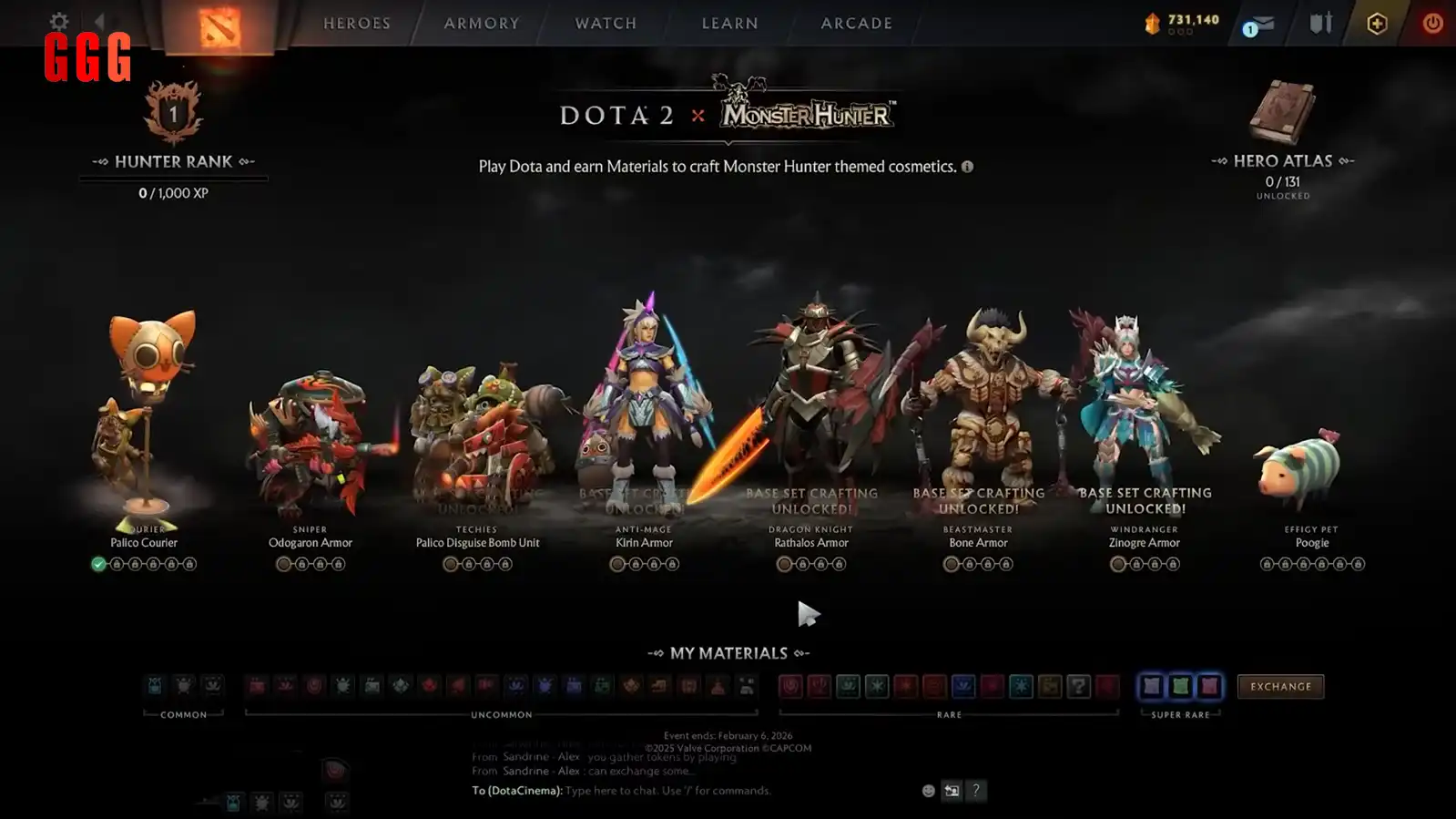Open the emoji picker in chat

point(927,791)
